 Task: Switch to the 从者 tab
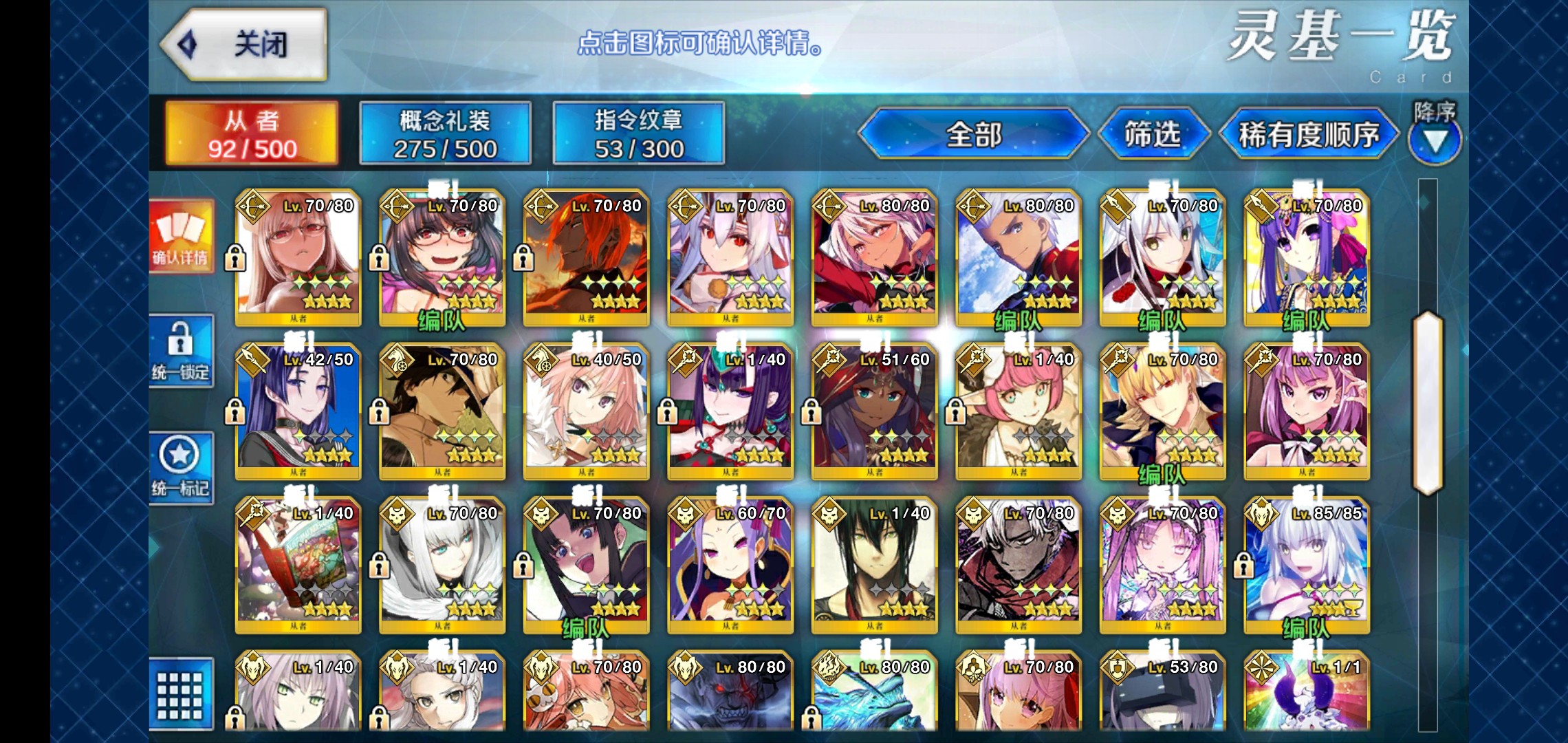point(252,134)
